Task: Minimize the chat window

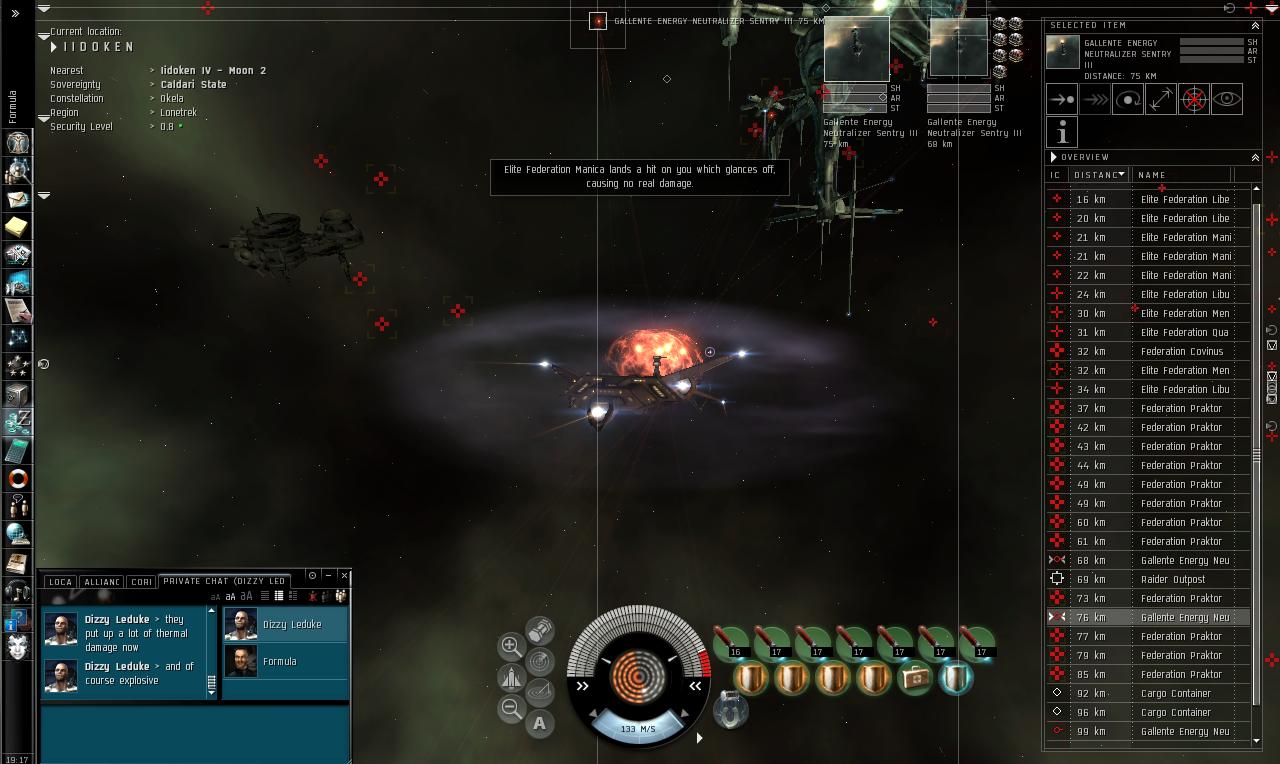Action: 329,575
